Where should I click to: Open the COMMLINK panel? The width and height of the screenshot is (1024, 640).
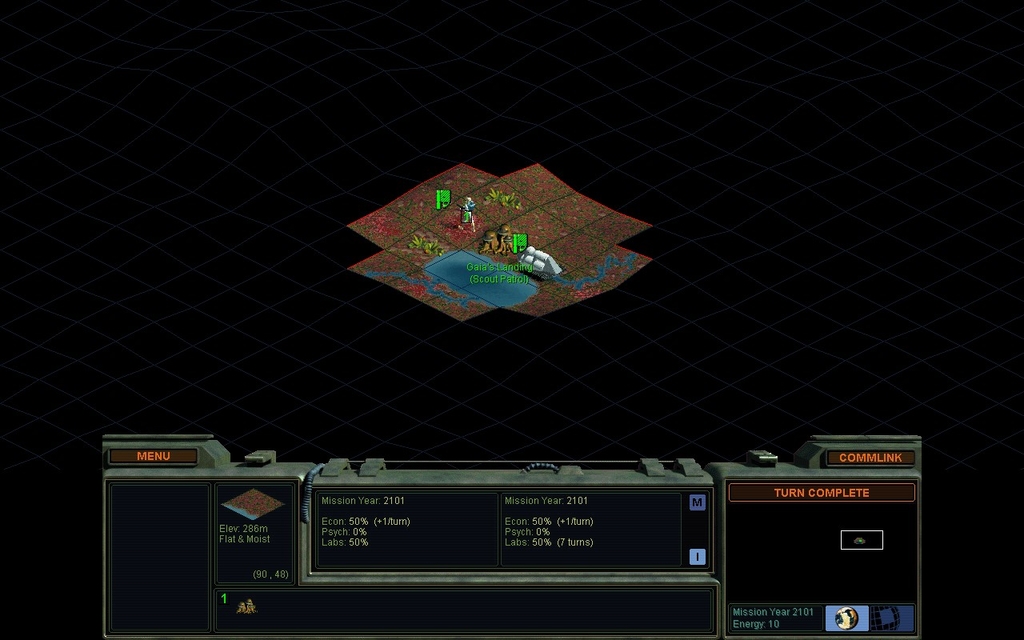tap(870, 457)
